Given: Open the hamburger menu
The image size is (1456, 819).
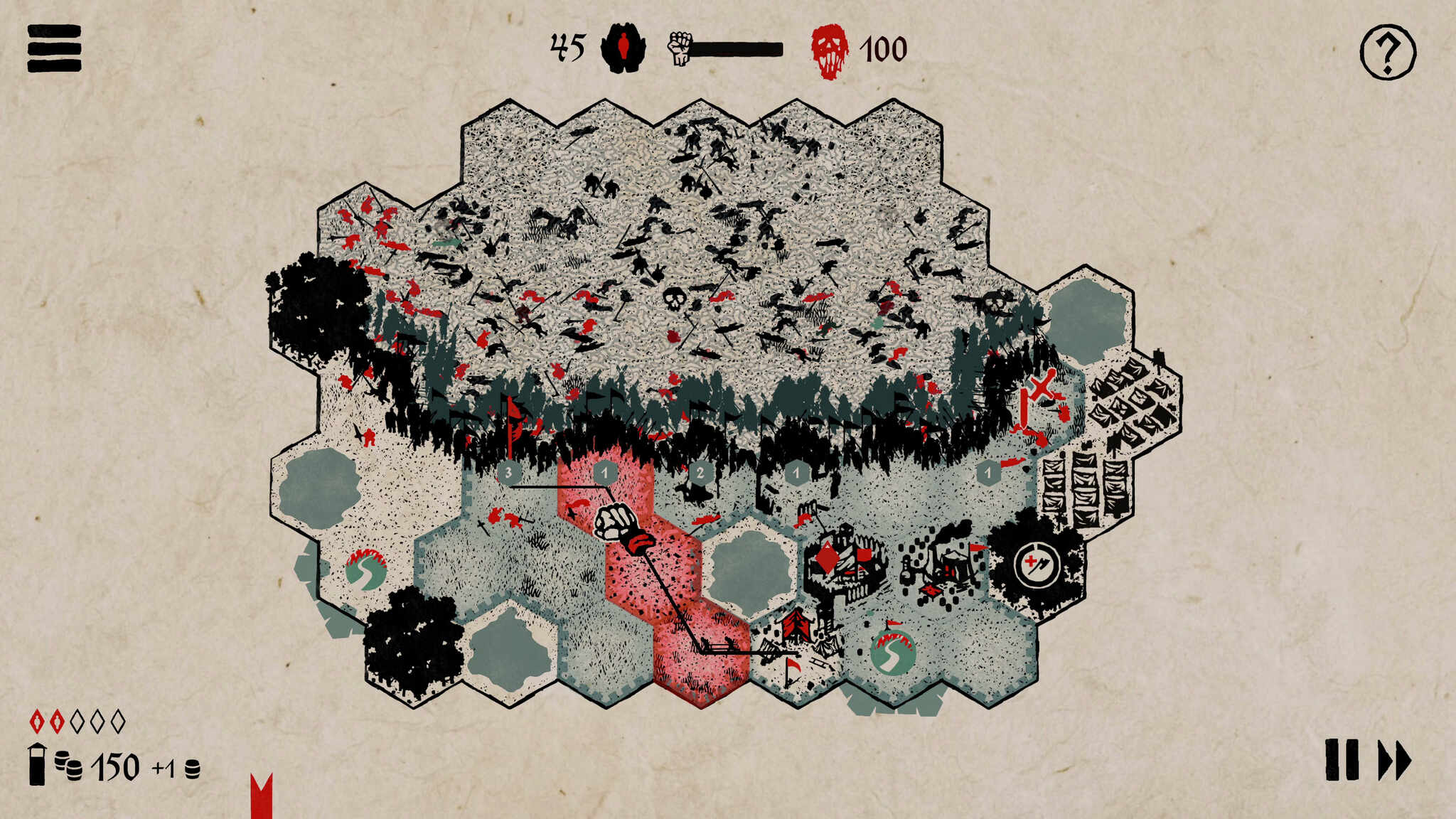Looking at the screenshot, I should coord(54,48).
